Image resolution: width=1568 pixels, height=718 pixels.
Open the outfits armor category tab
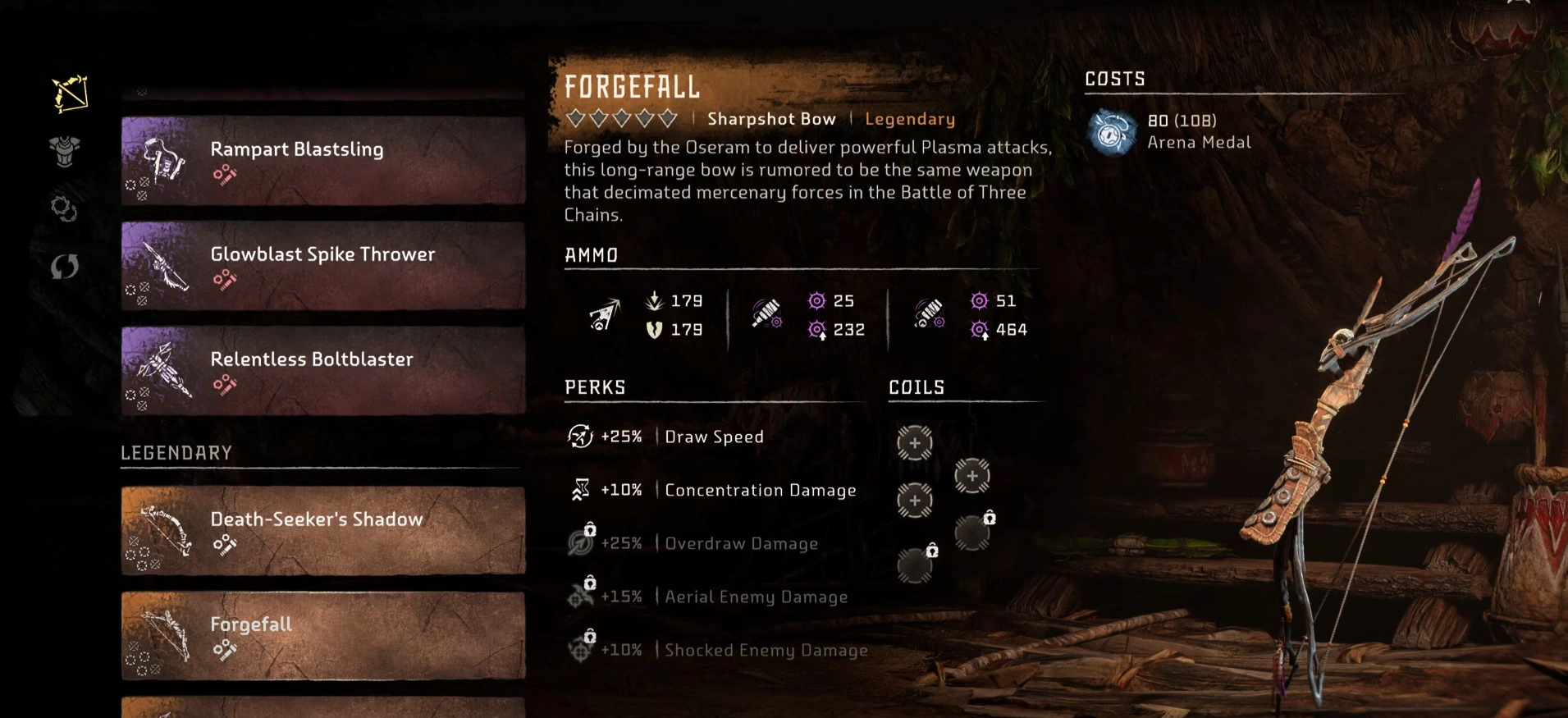(x=64, y=151)
